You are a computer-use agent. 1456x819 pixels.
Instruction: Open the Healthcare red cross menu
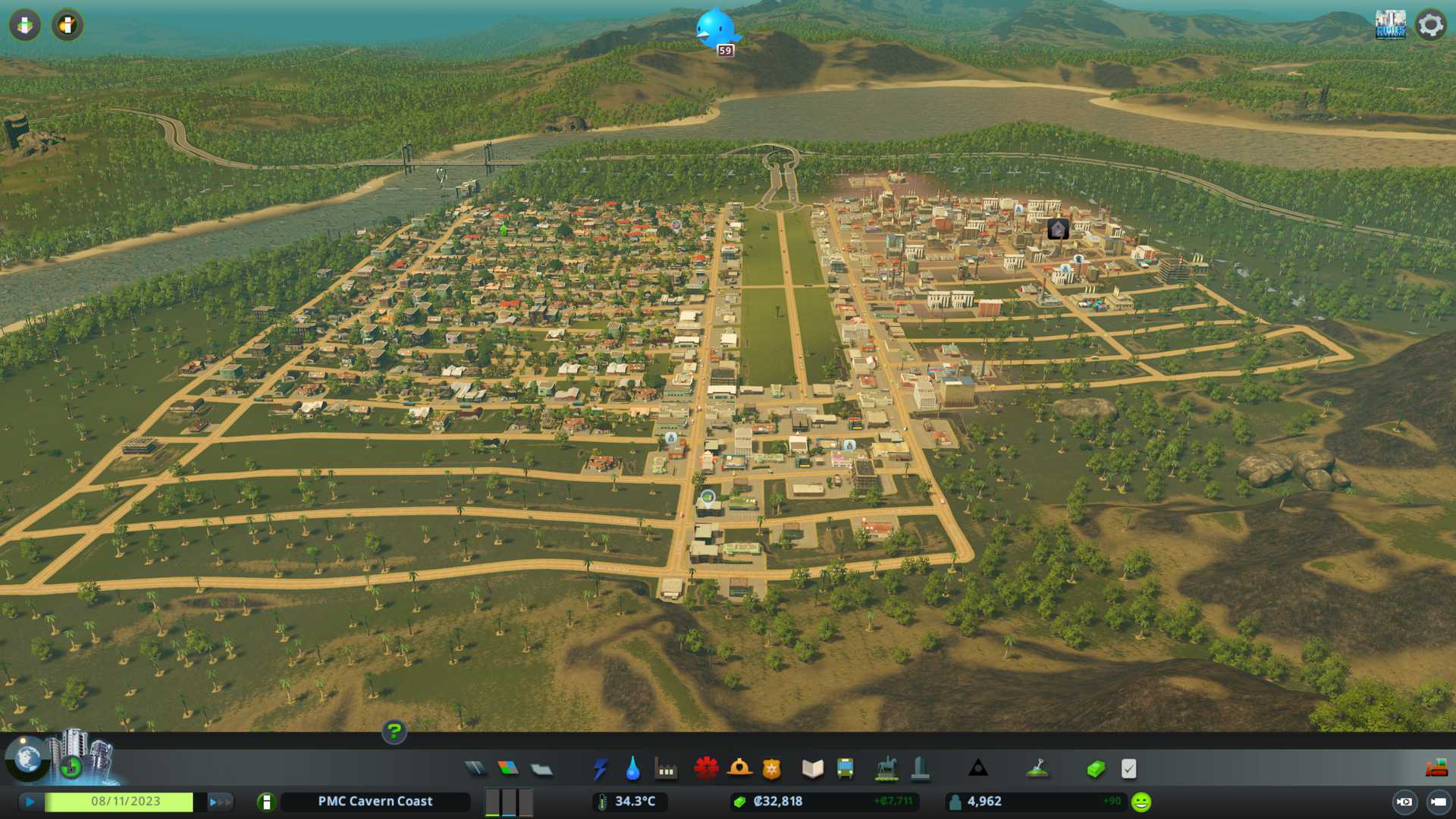pyautogui.click(x=706, y=769)
